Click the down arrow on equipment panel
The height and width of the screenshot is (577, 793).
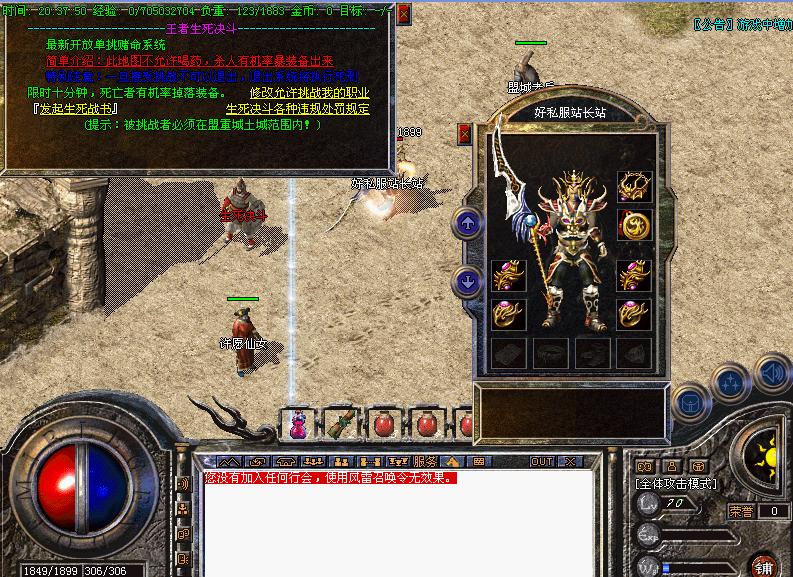point(467,282)
